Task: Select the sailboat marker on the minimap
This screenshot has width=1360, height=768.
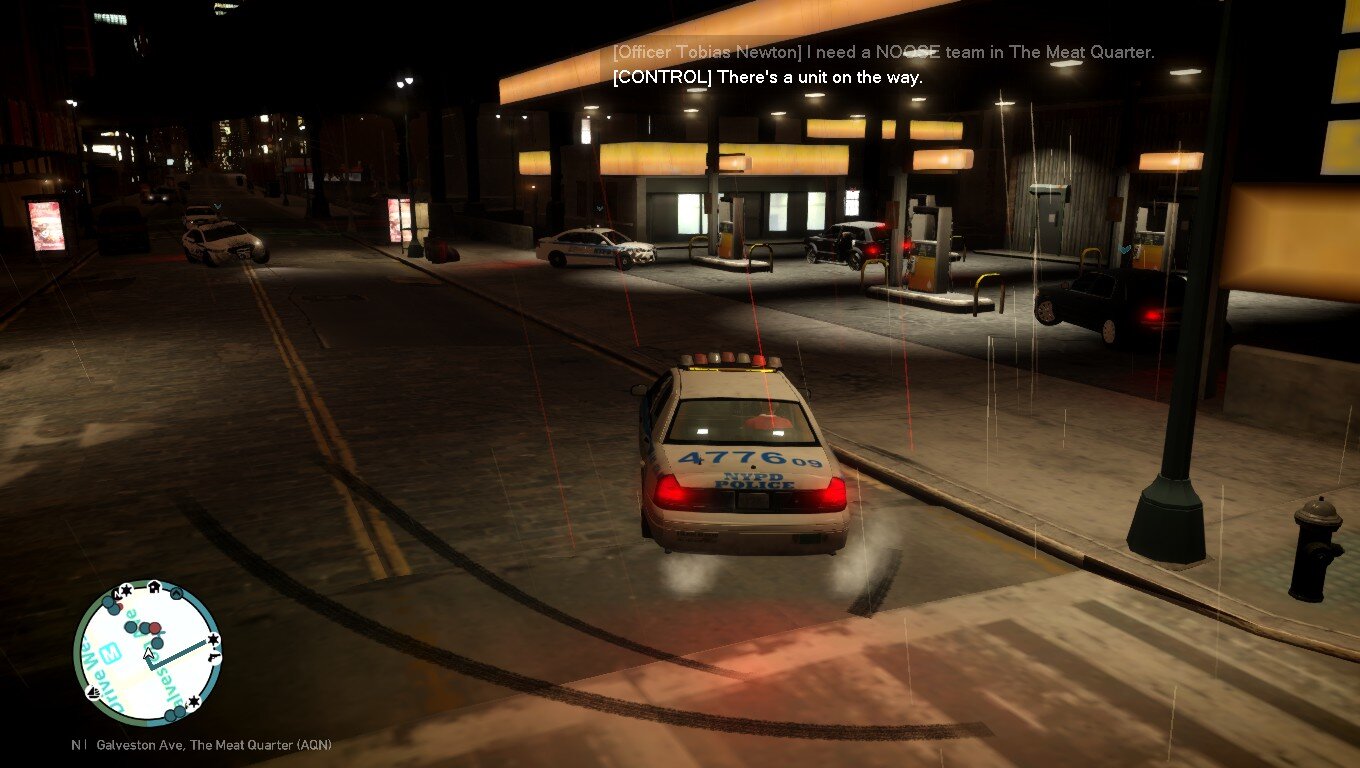Action: click(x=94, y=692)
